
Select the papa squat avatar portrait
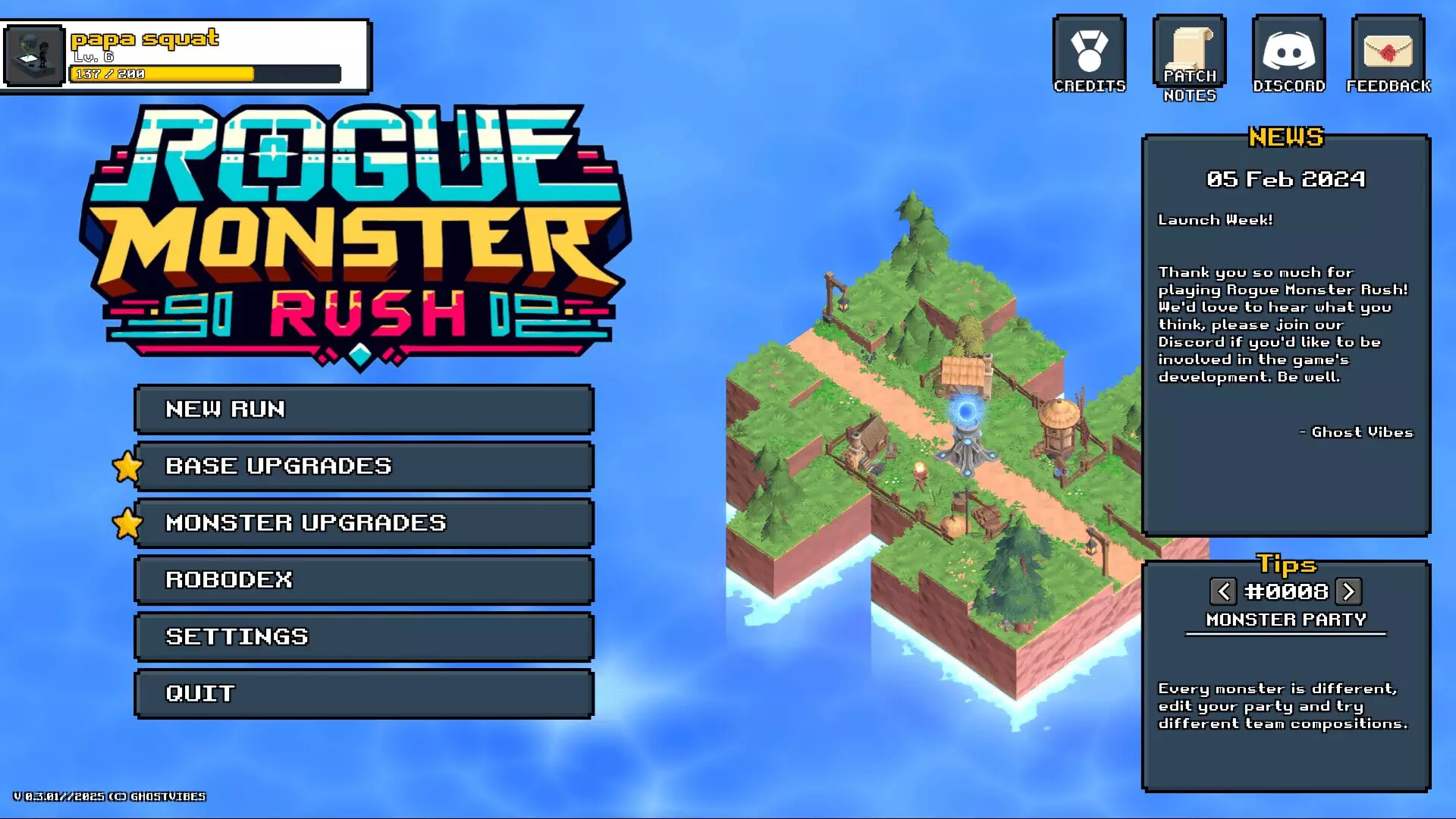(x=33, y=54)
